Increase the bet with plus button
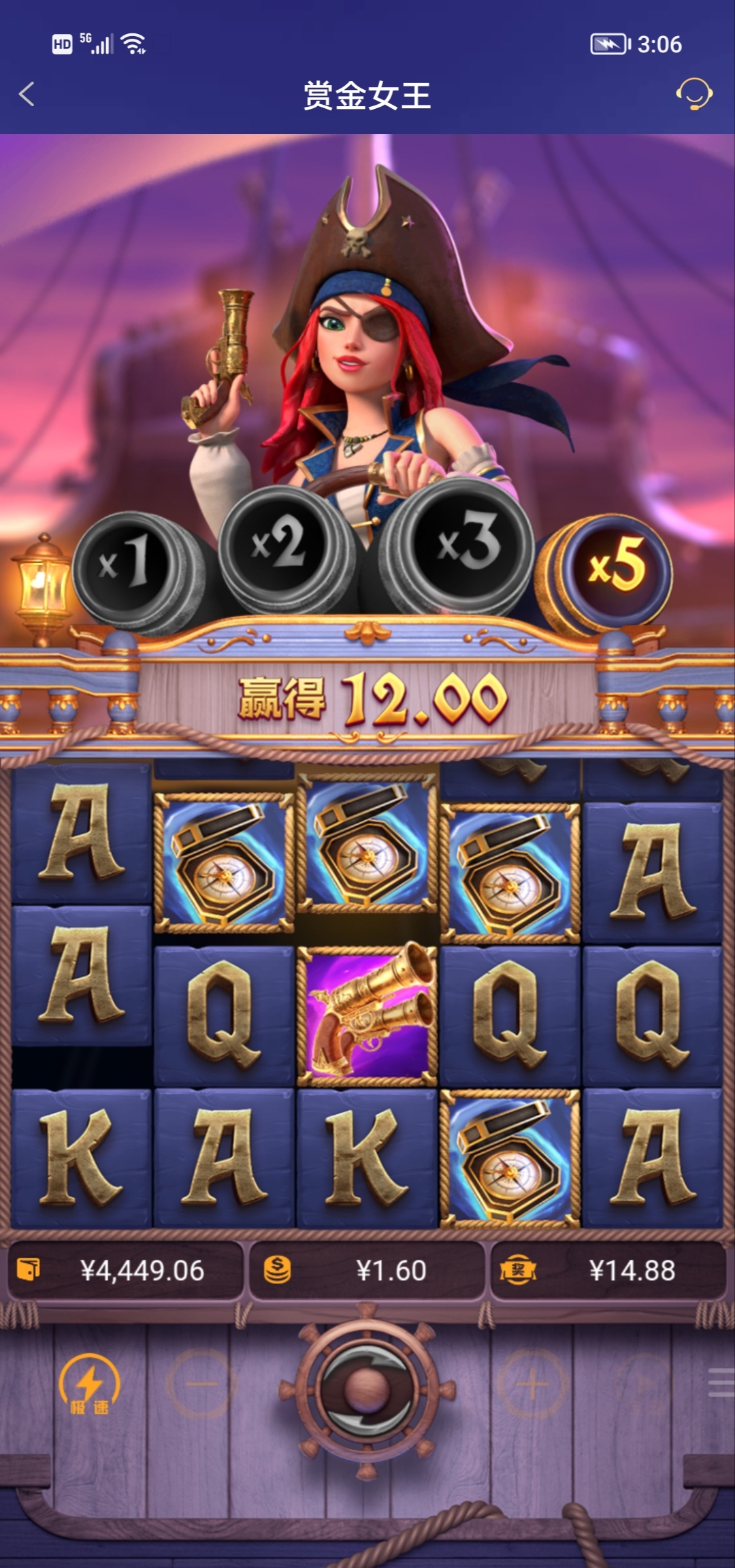 click(x=532, y=1384)
